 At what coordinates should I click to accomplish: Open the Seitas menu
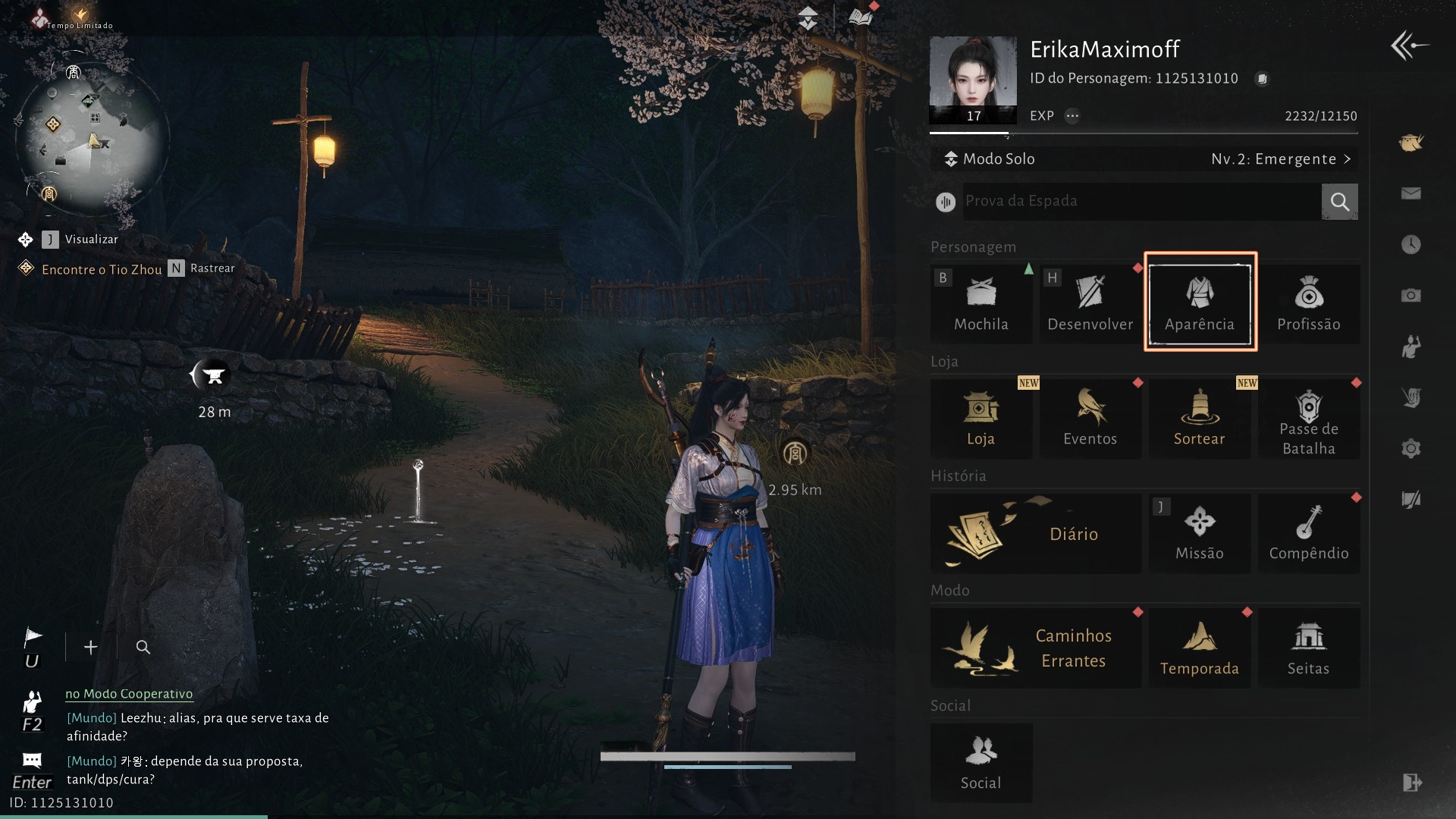click(x=1308, y=648)
